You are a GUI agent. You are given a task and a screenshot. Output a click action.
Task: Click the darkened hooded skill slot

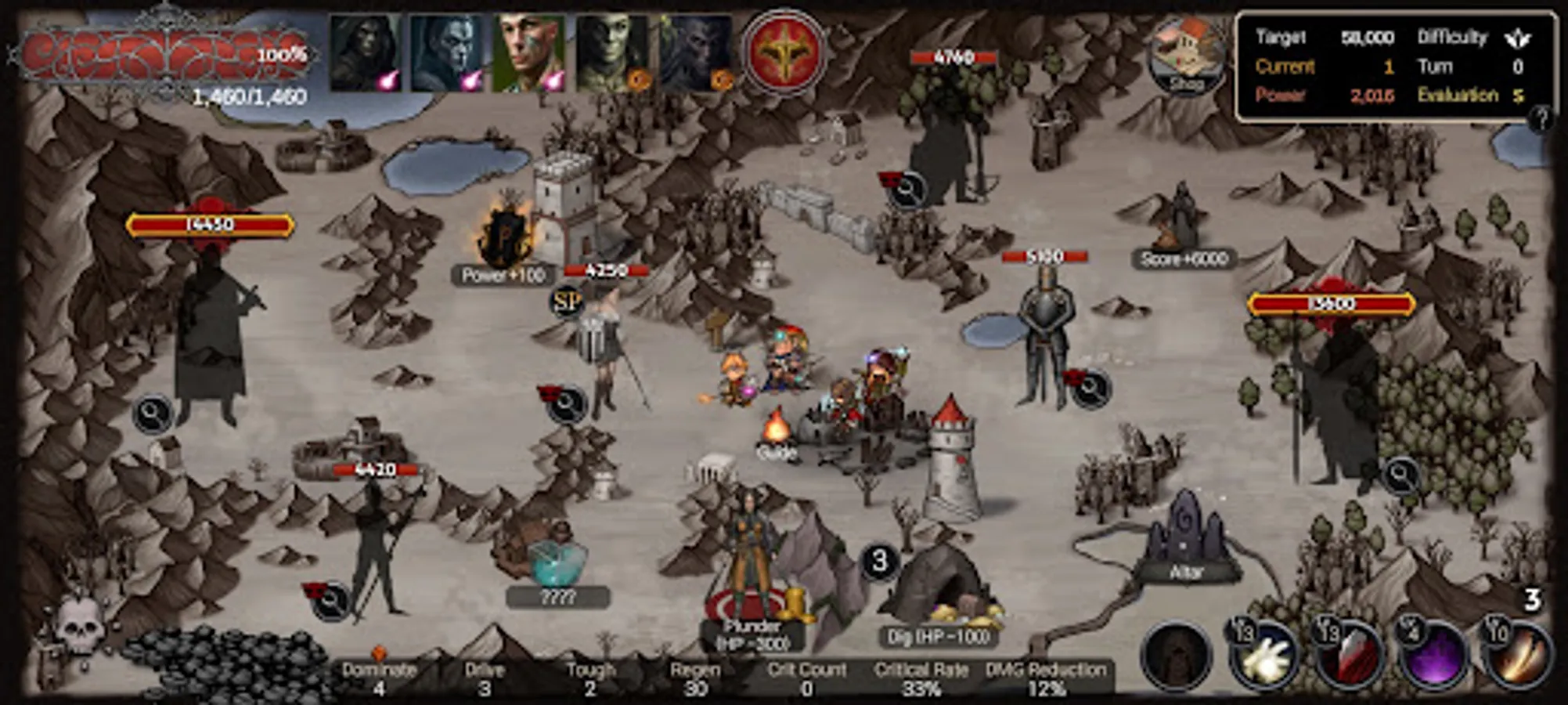1179,656
